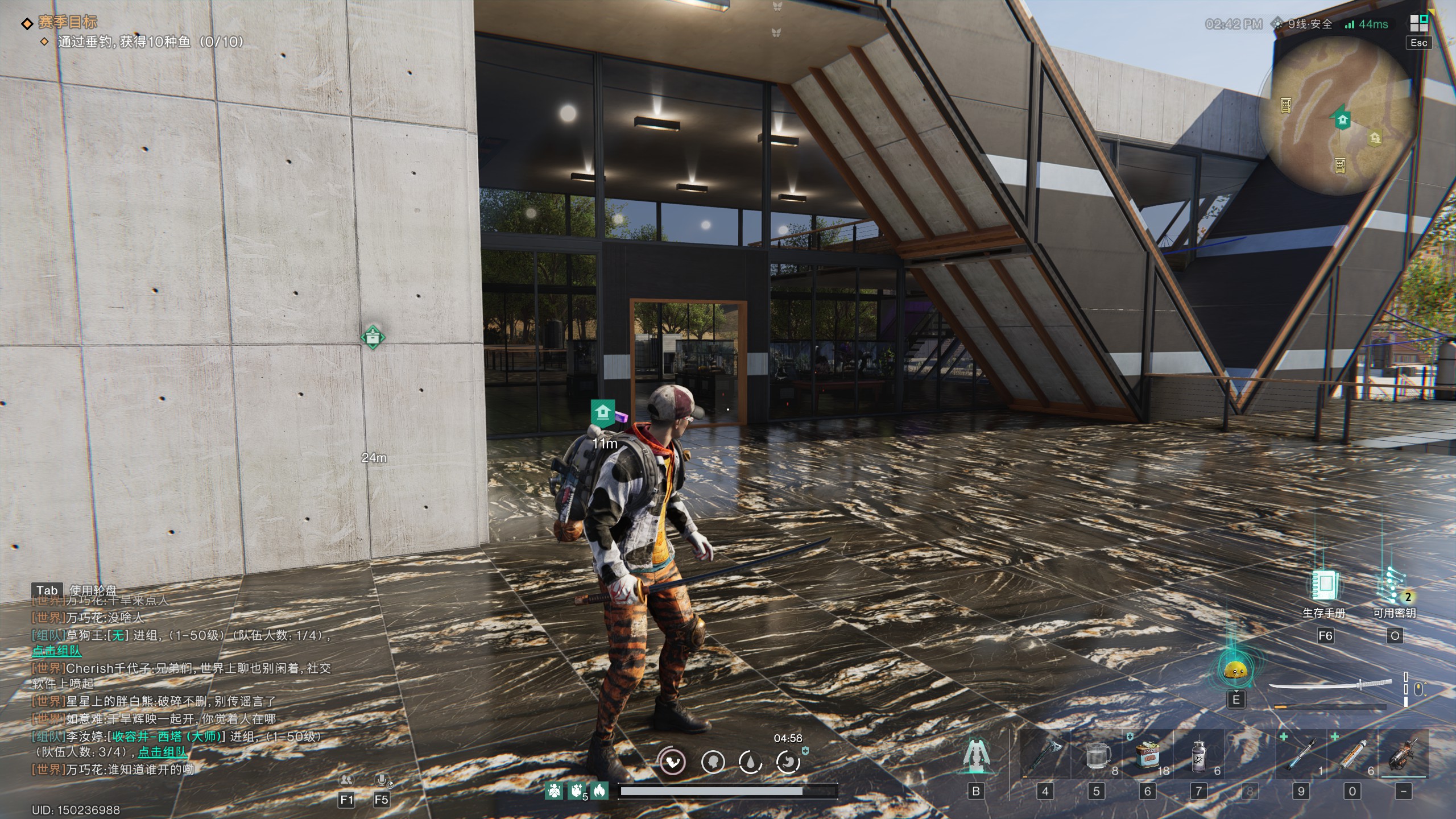The width and height of the screenshot is (1456, 819).
Task: Activate the yellow blob companion skill
Action: pyautogui.click(x=1235, y=672)
